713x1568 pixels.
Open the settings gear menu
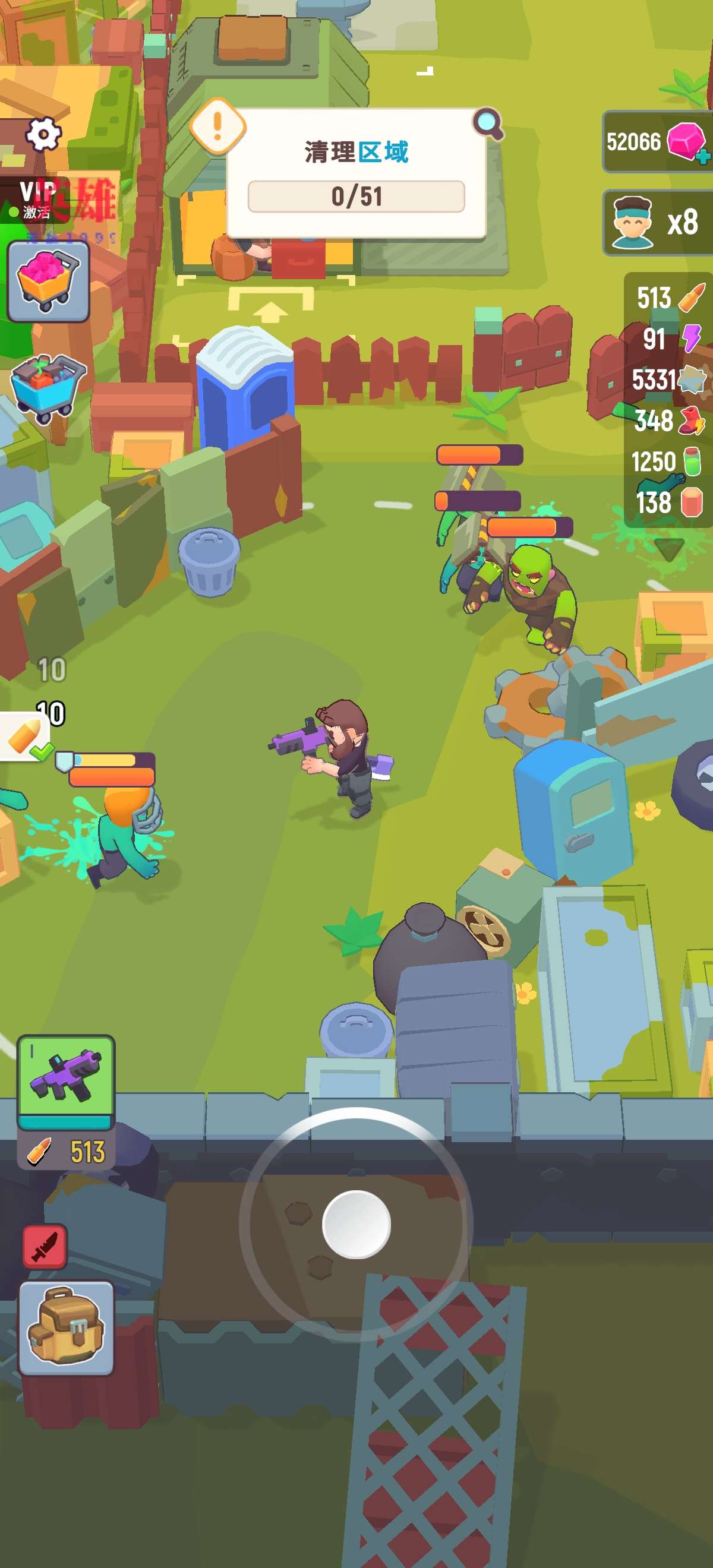pos(43,133)
